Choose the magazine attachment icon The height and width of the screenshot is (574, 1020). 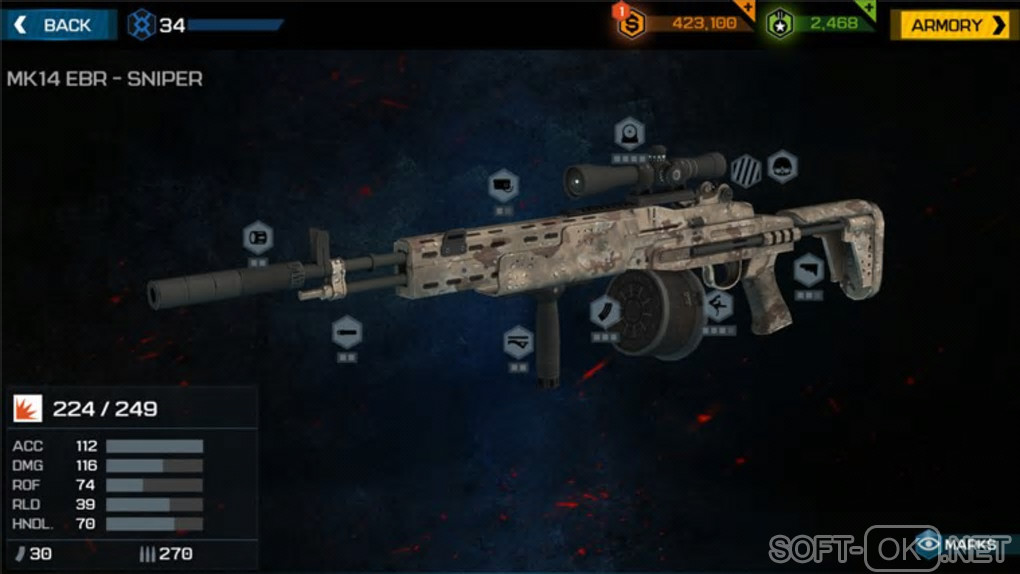click(605, 312)
